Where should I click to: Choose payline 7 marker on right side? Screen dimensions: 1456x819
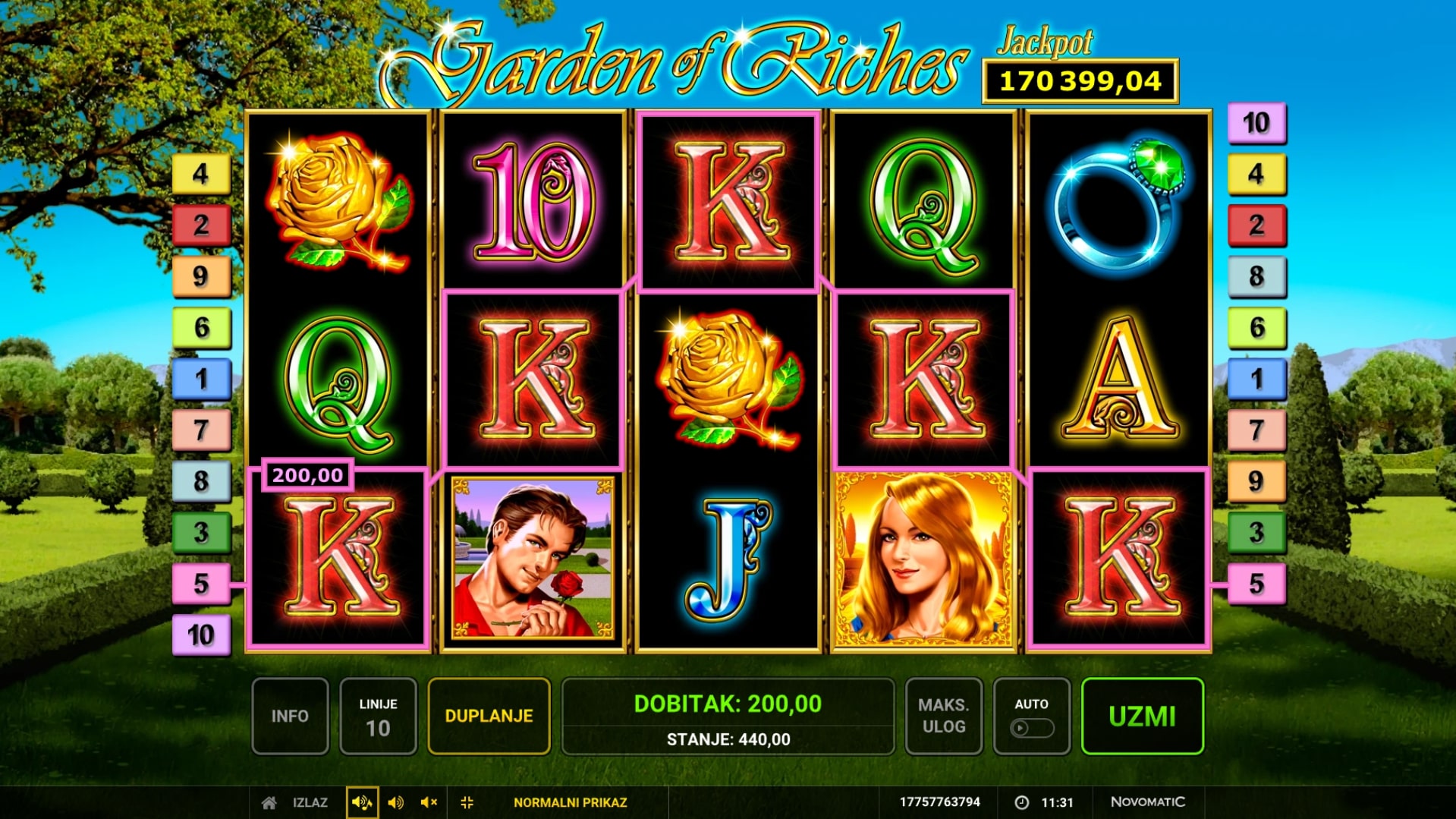(x=1256, y=430)
